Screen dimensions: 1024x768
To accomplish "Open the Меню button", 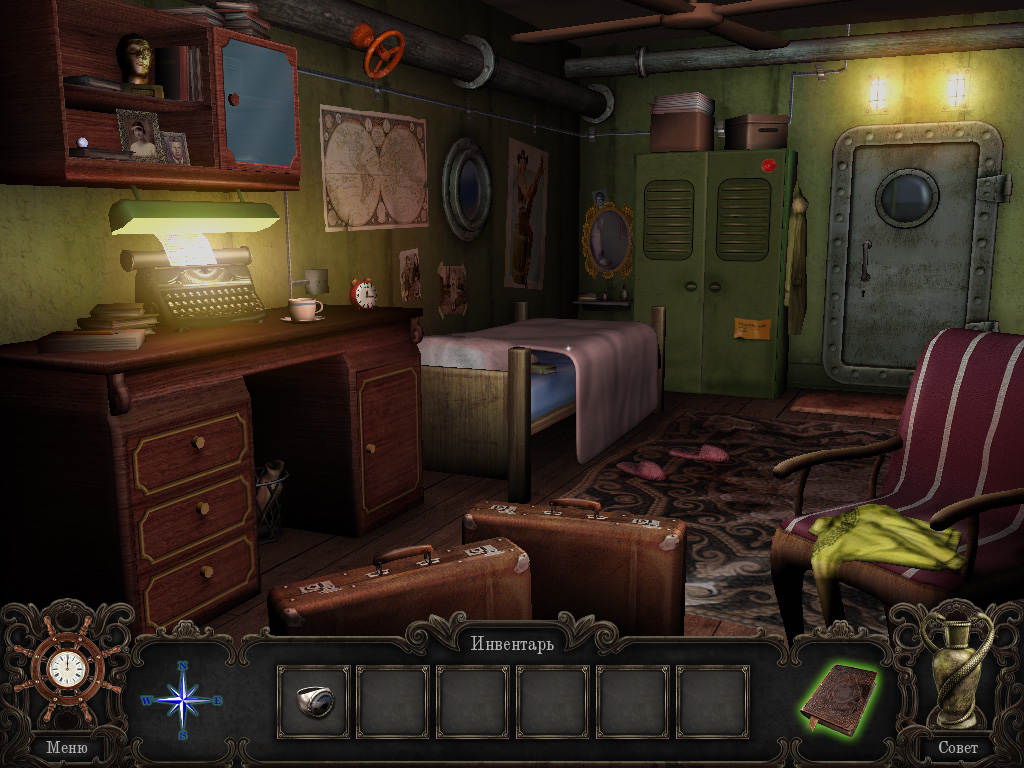I will click(x=67, y=746).
